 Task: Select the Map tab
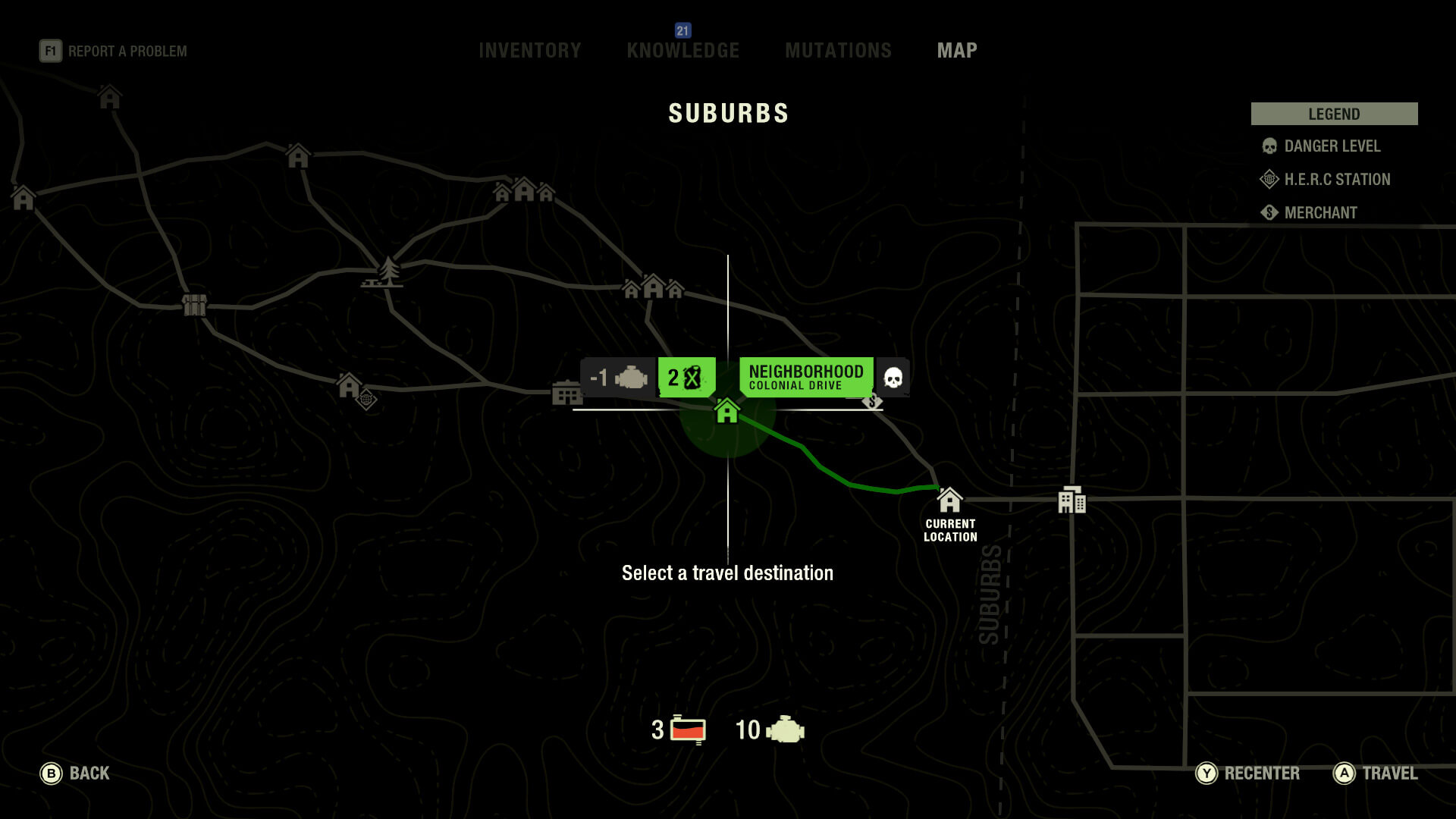[x=957, y=51]
